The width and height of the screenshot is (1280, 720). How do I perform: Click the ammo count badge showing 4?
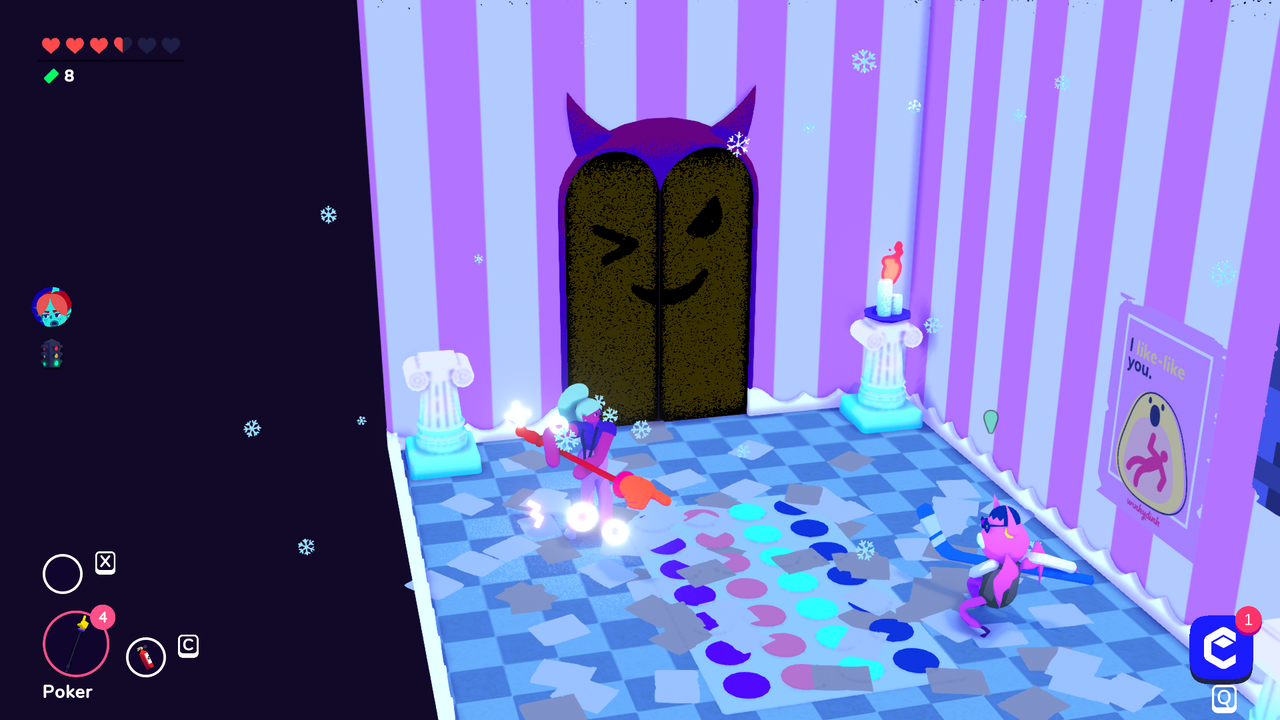coord(103,618)
